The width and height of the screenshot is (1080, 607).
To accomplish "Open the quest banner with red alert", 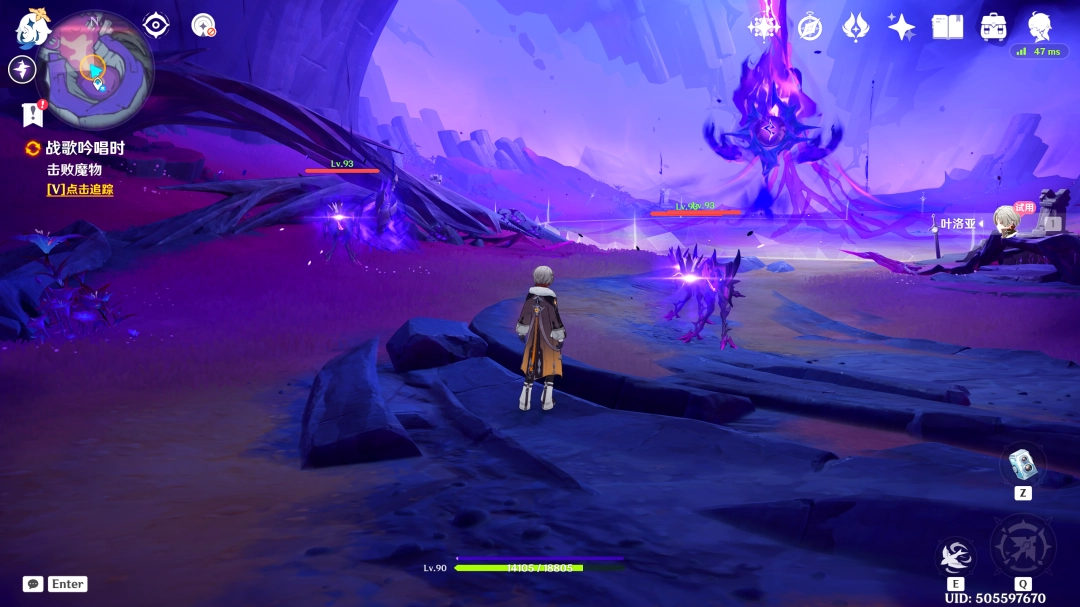I will click(x=32, y=115).
